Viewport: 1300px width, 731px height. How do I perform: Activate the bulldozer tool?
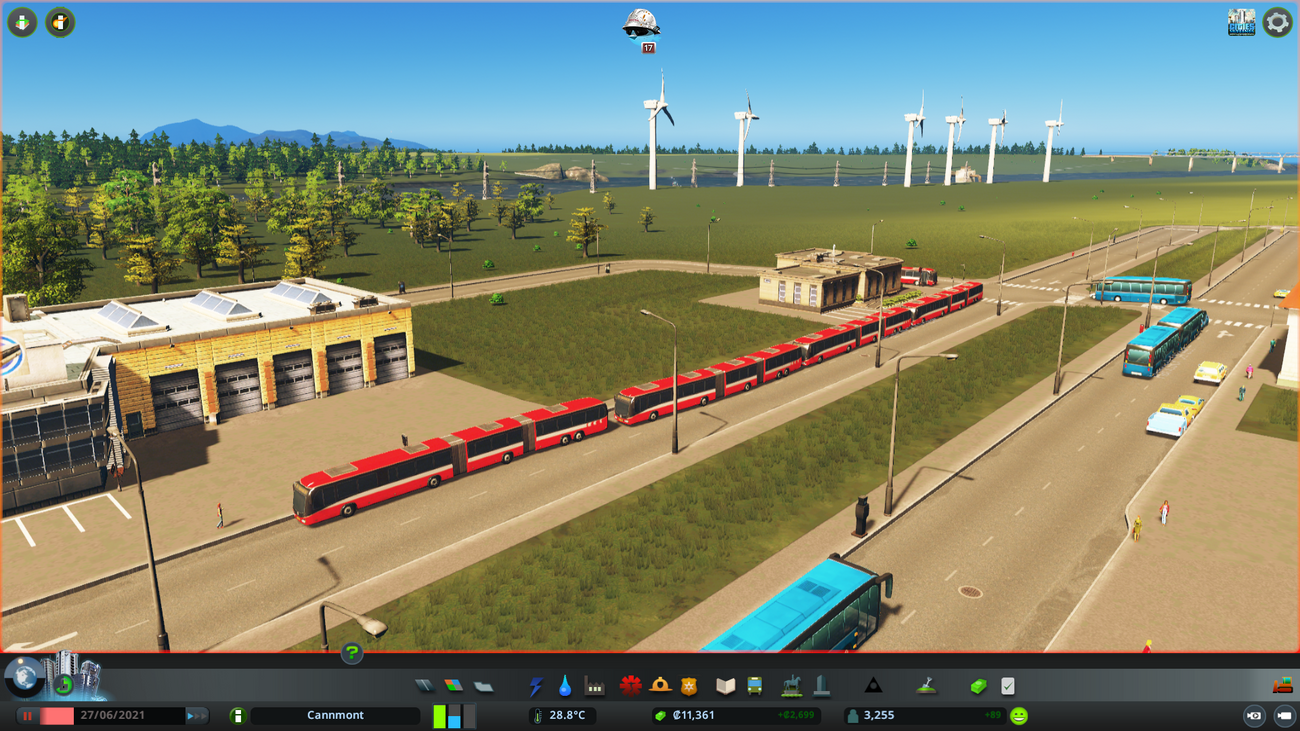click(1282, 686)
